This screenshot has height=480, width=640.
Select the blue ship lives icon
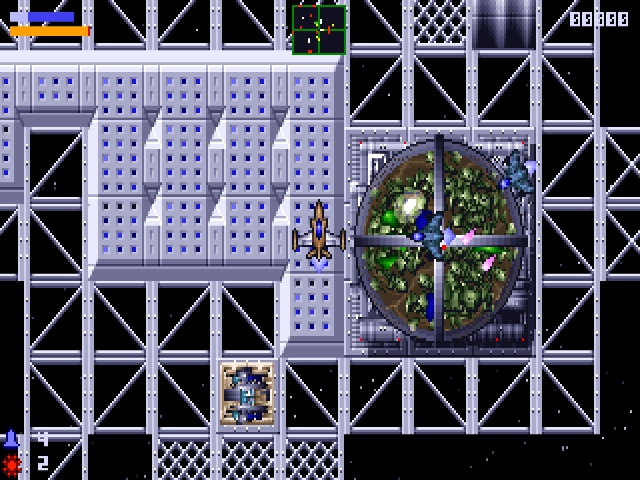click(12, 439)
